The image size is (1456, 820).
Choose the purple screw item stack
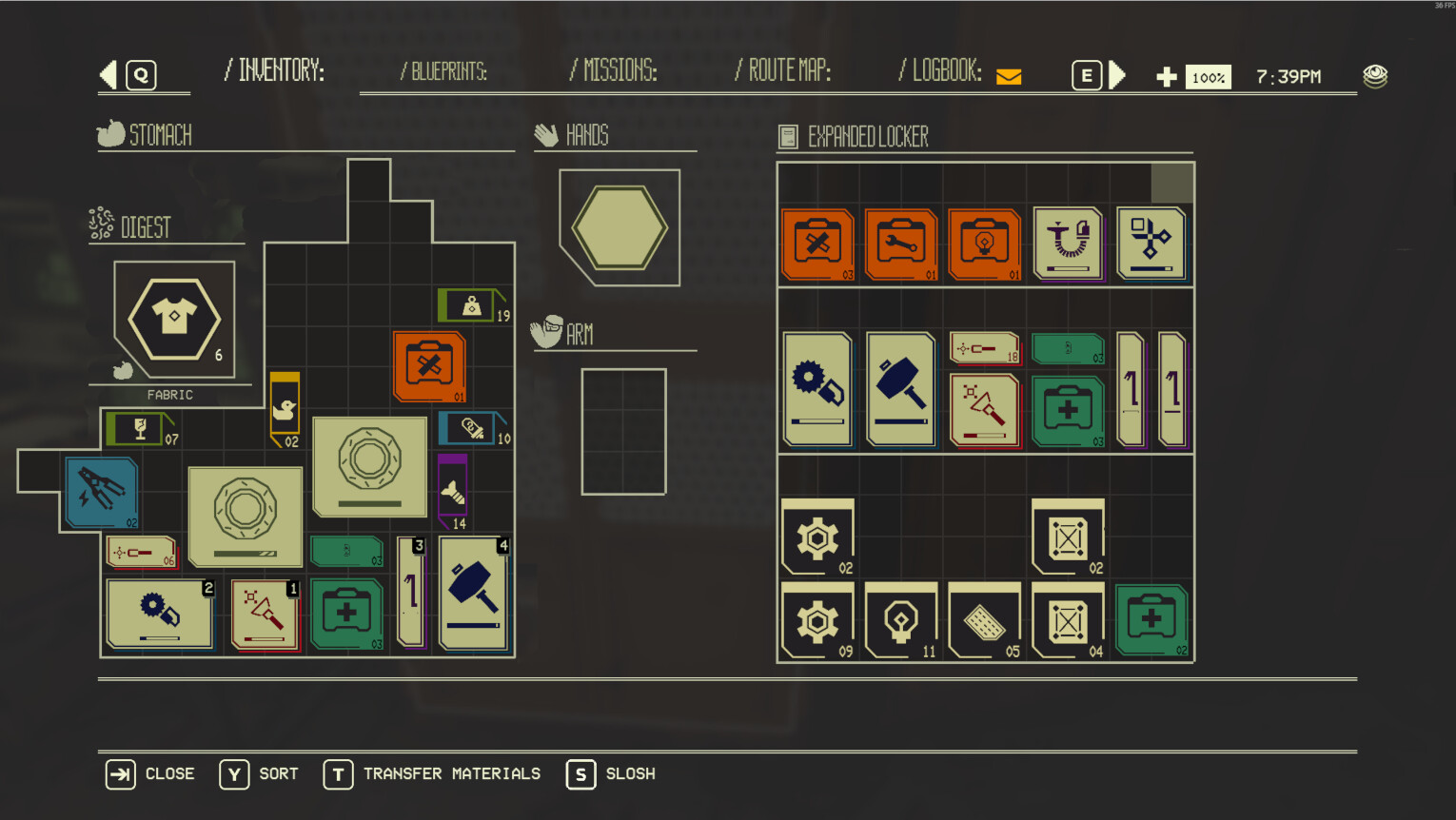pyautogui.click(x=453, y=490)
